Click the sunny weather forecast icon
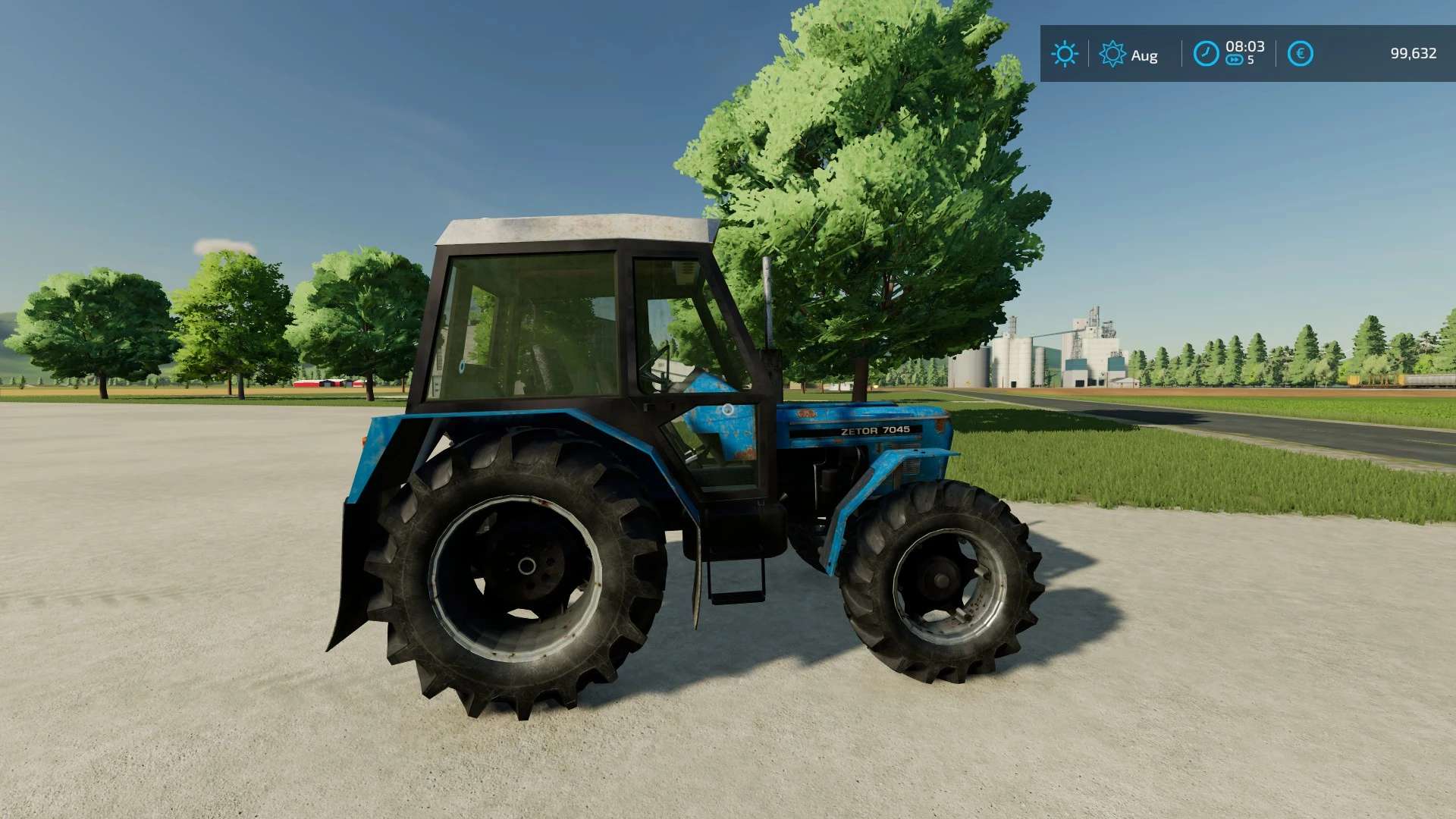1456x819 pixels. tap(1064, 54)
